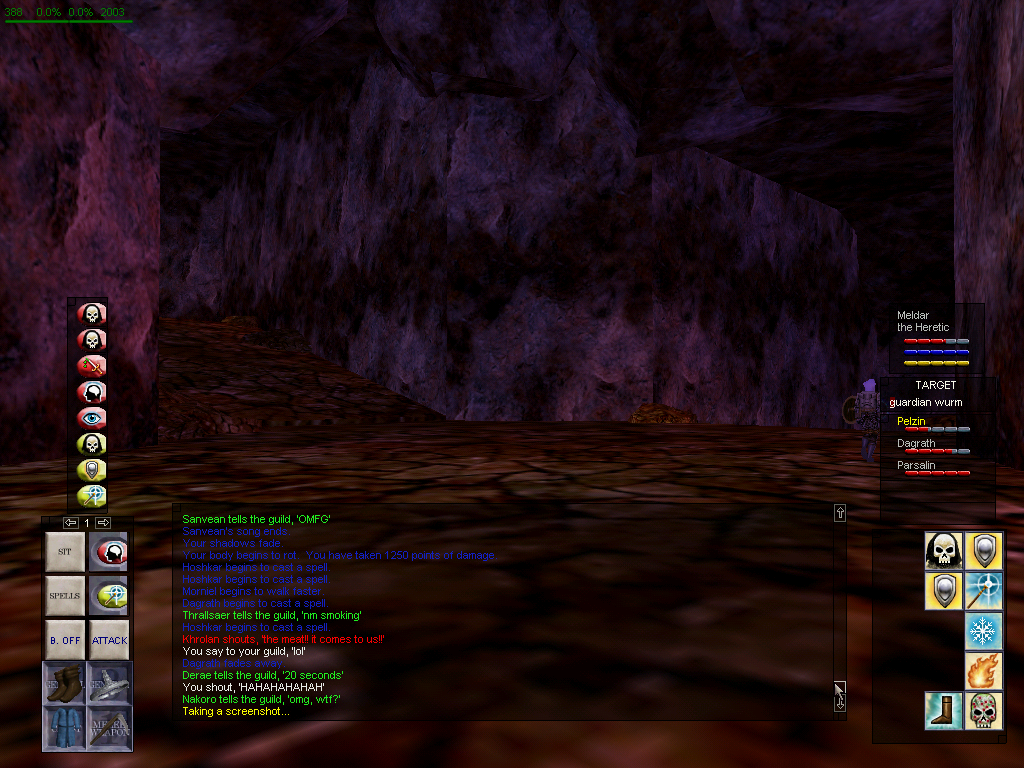This screenshot has width=1024, height=768.
Task: Click the SIT hotbar button
Action: [x=65, y=552]
